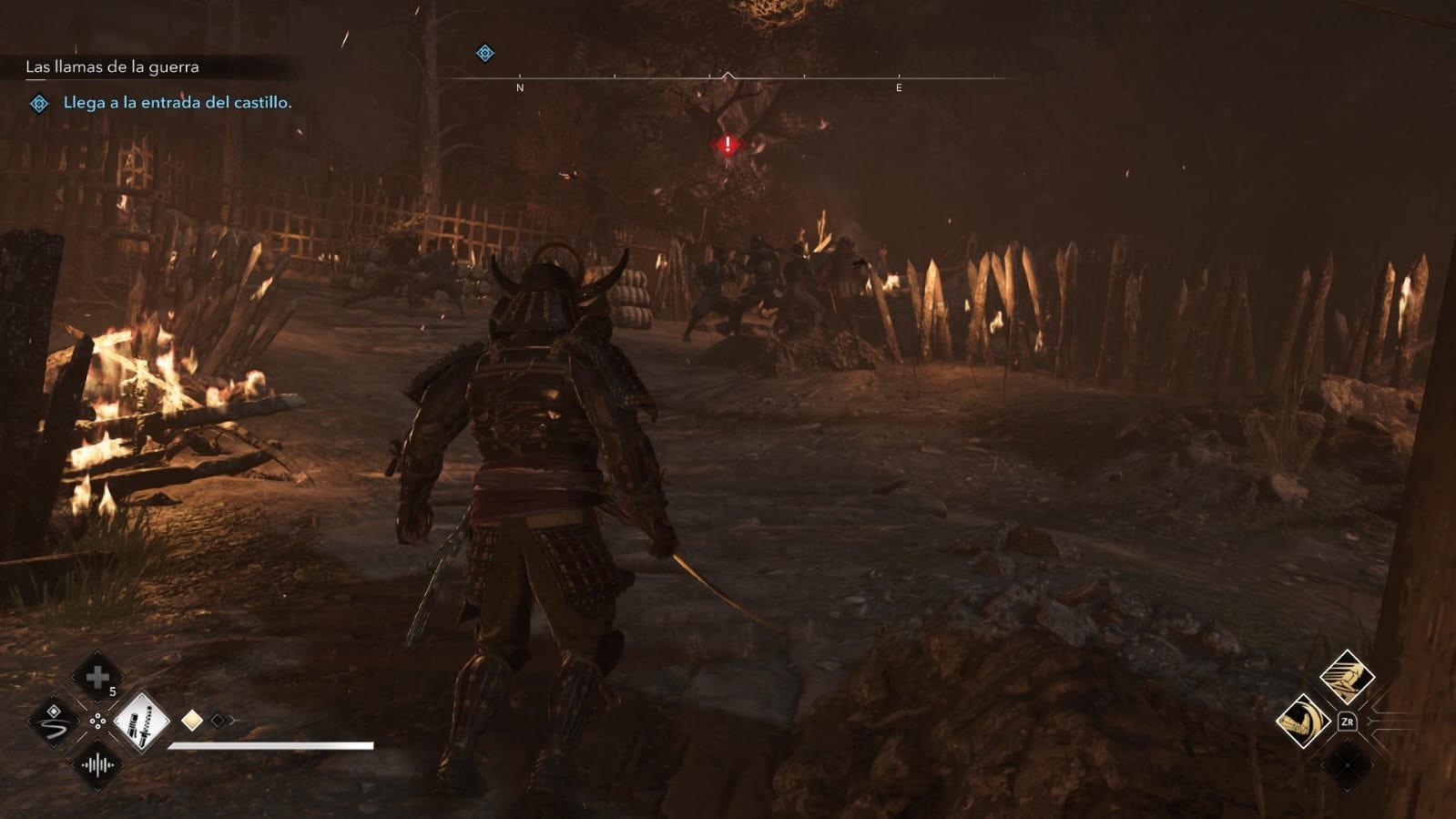Activate the winding path guide icon
1456x819 pixels.
53,722
